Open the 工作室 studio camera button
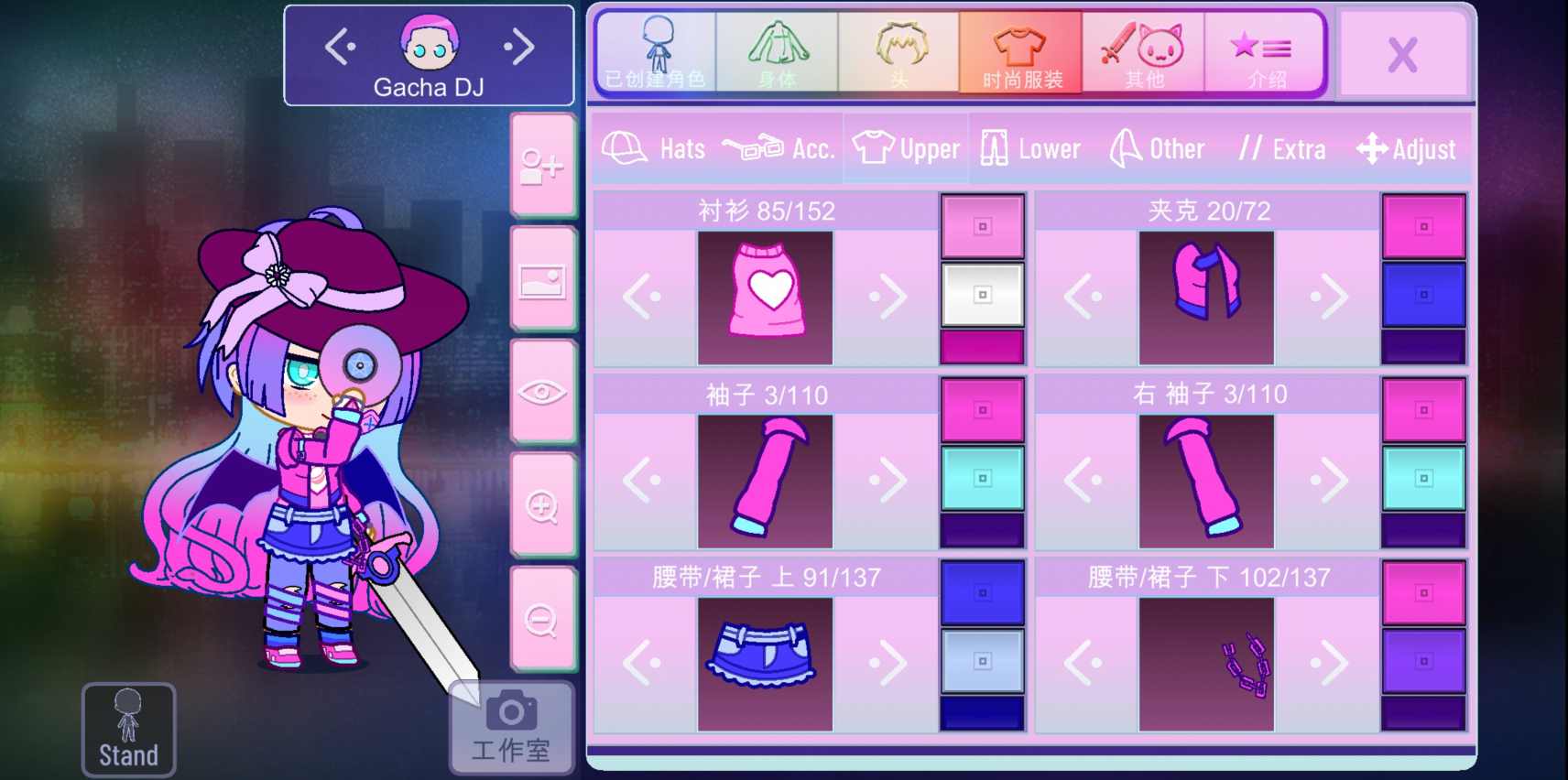 pyautogui.click(x=510, y=726)
